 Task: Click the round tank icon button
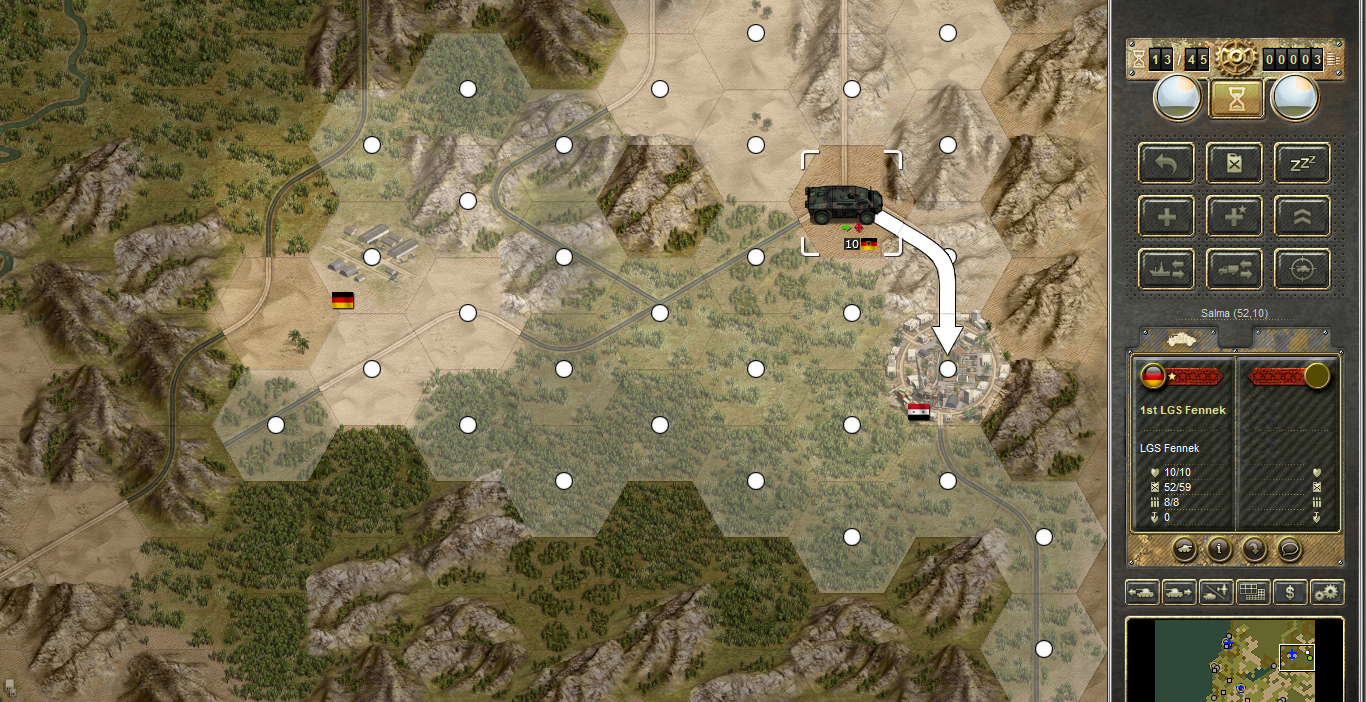1183,548
